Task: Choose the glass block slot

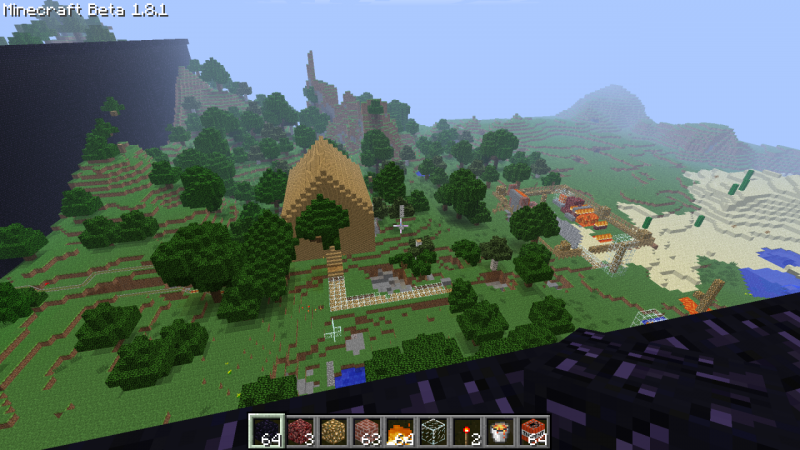Action: click(434, 431)
